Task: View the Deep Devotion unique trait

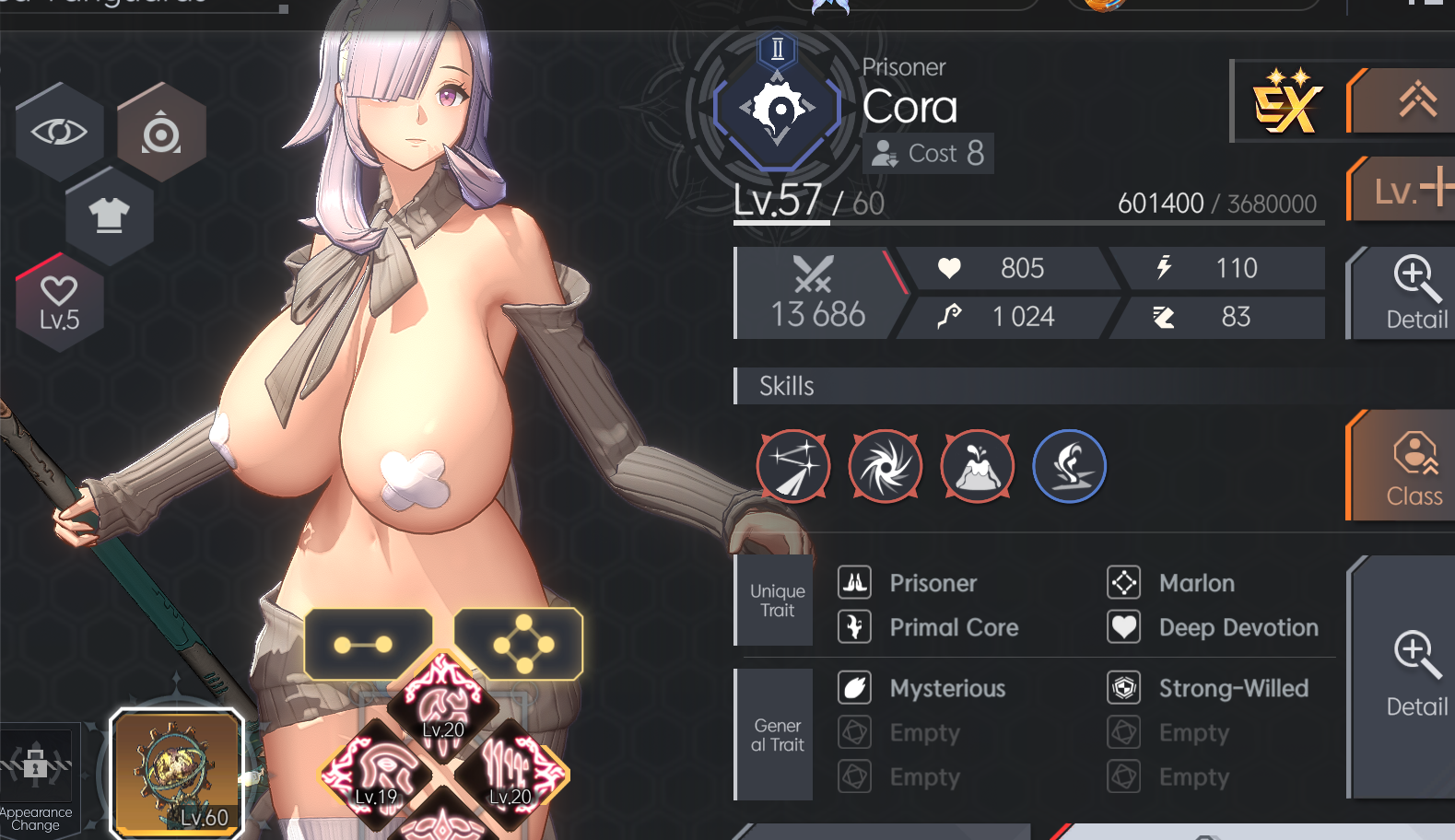Action: click(x=1237, y=627)
